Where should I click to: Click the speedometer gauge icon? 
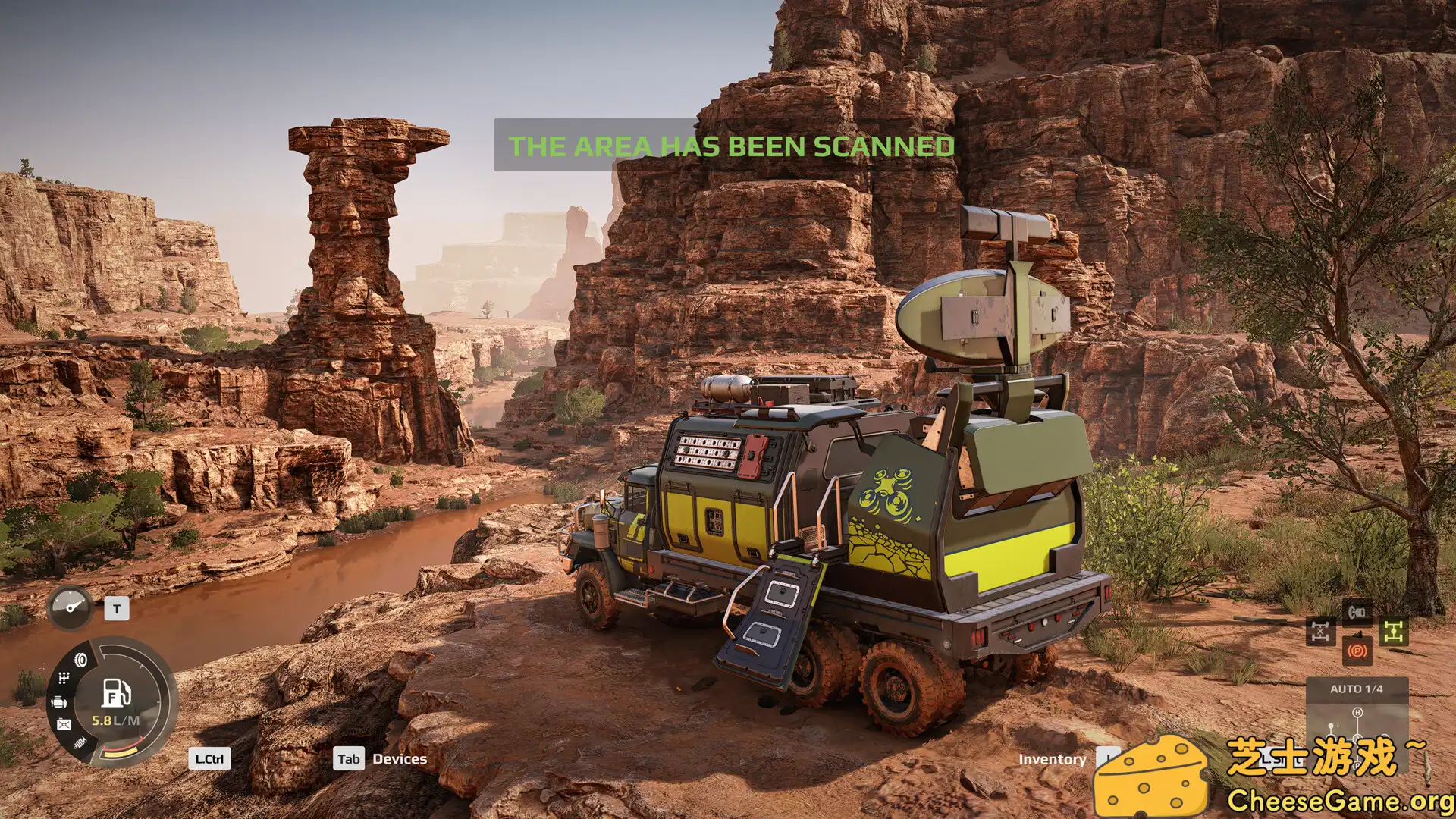71,607
